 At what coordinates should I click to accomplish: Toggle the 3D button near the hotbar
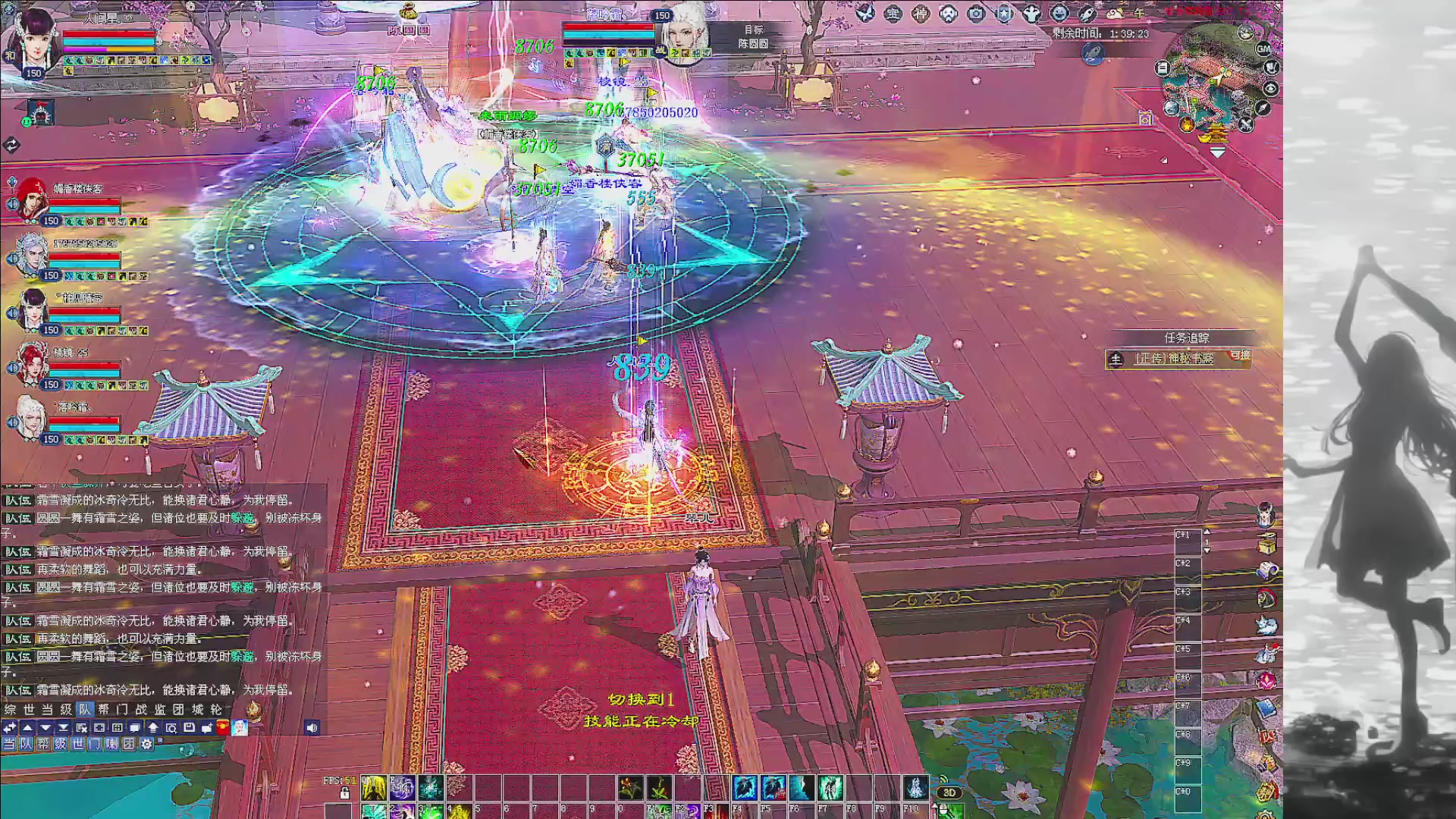click(x=949, y=792)
